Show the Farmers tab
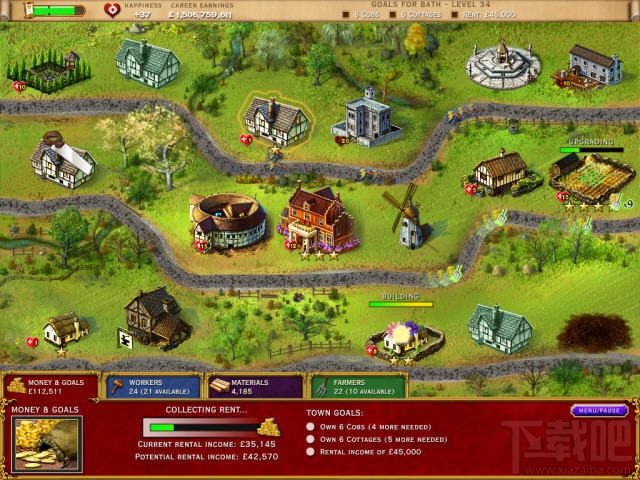 [x=357, y=386]
